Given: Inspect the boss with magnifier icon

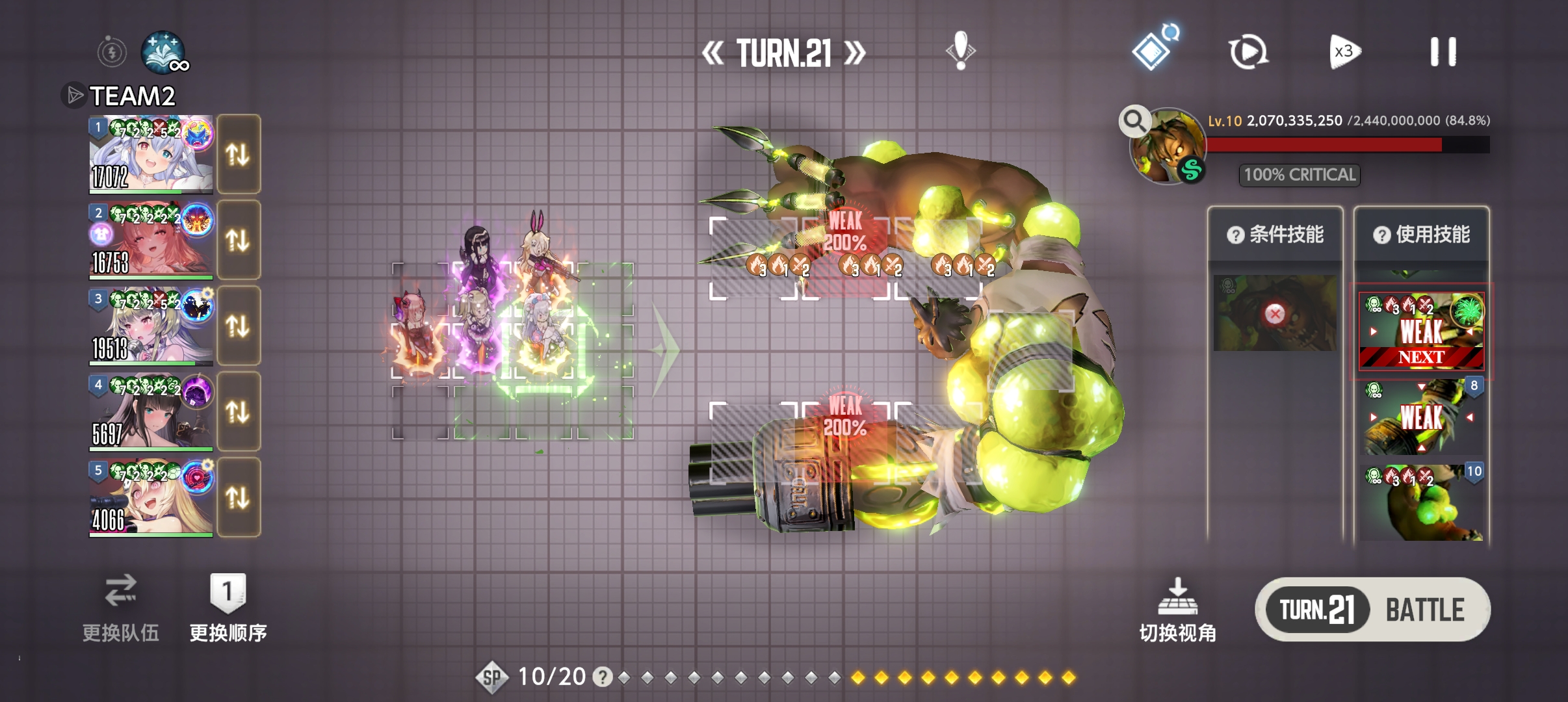Looking at the screenshot, I should coord(1134,121).
